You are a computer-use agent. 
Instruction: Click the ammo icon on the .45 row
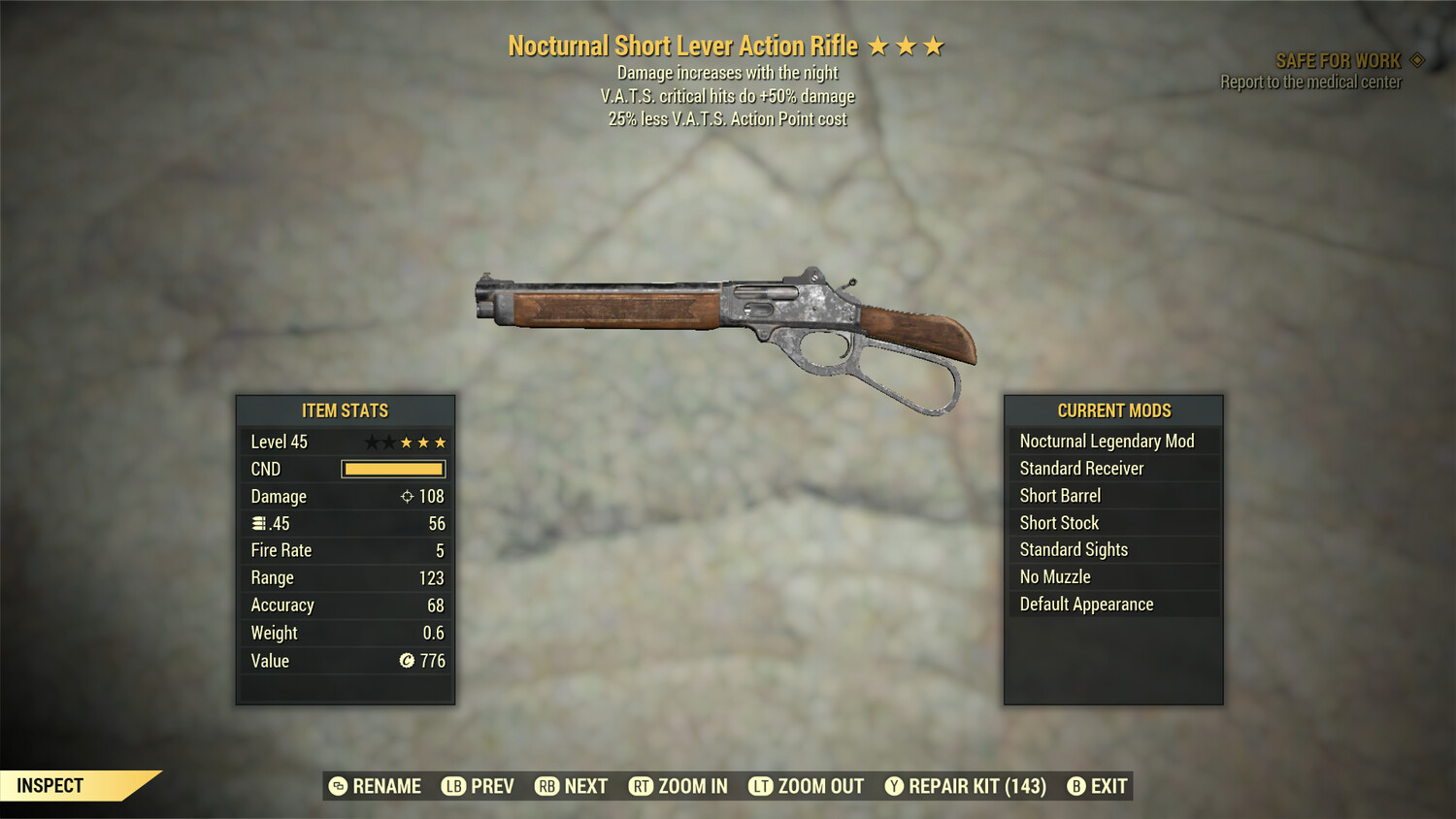258,523
